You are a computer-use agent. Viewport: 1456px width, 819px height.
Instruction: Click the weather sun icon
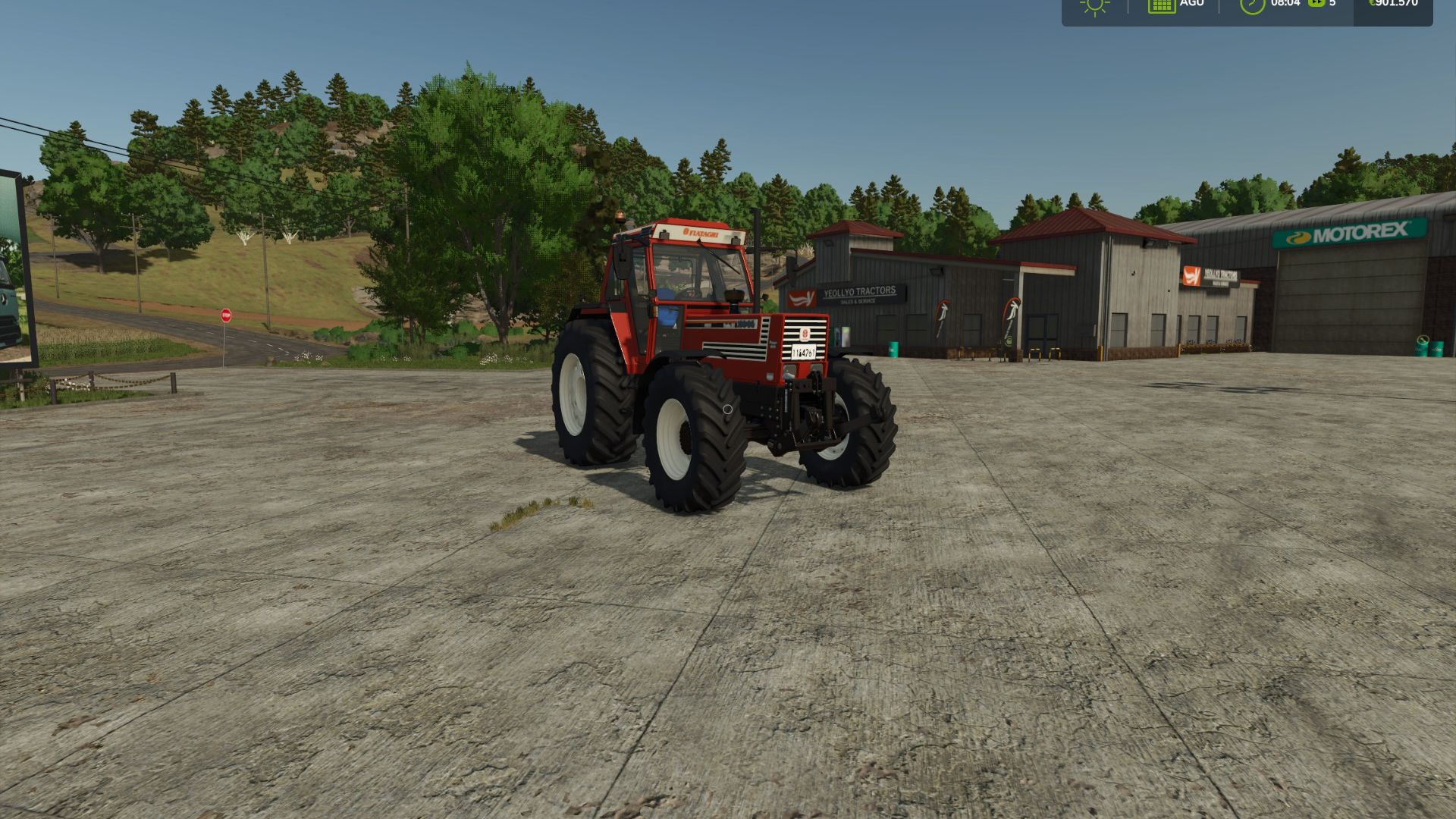1094,6
